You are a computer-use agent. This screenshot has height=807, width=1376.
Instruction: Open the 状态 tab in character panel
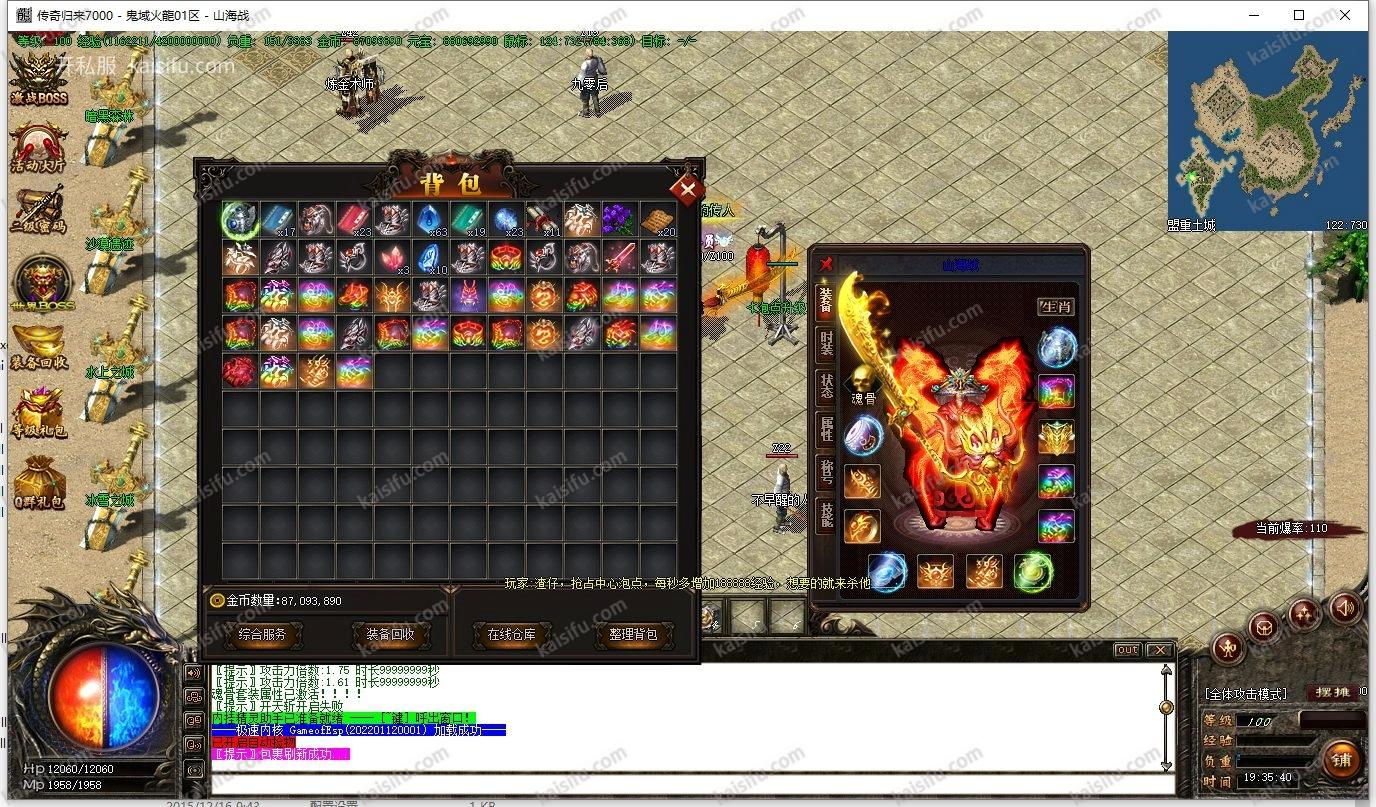point(826,385)
